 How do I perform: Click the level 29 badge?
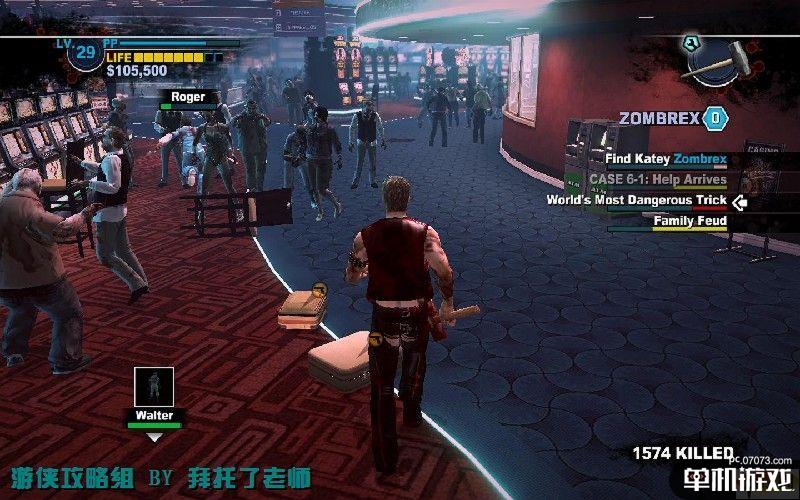85,51
